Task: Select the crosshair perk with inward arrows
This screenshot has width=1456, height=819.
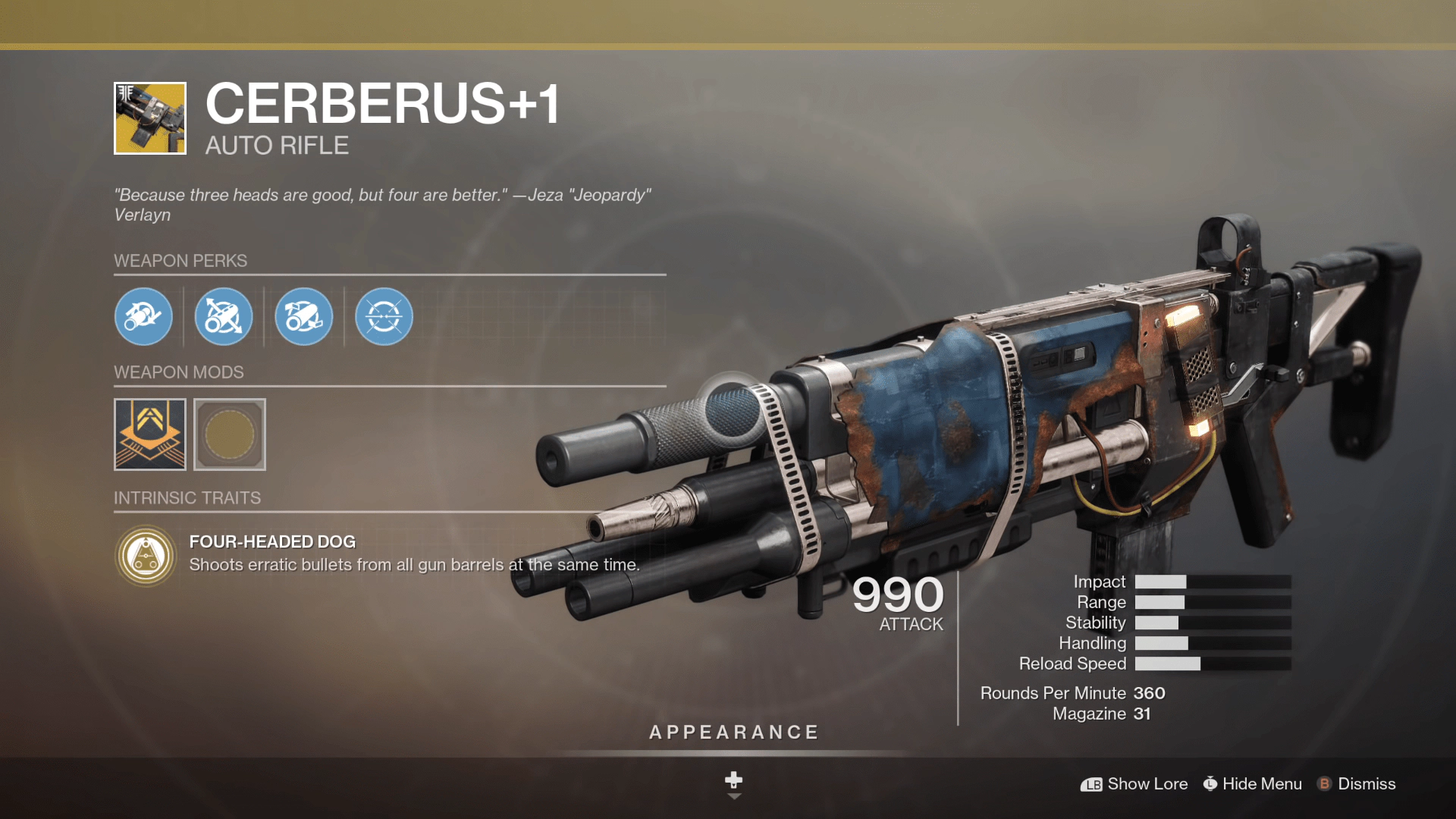Action: tap(384, 317)
